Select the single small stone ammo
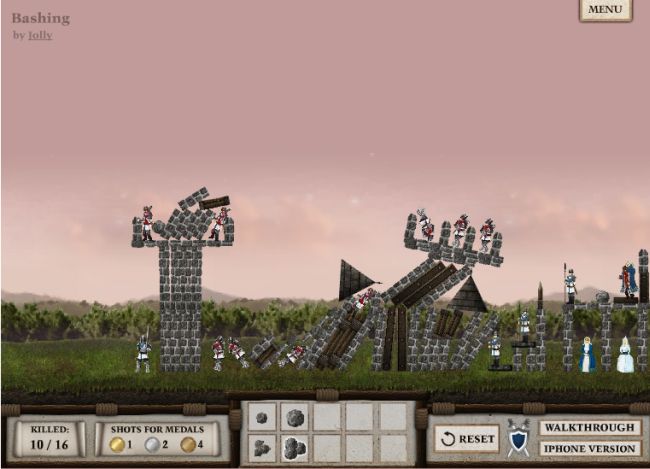 click(262, 418)
